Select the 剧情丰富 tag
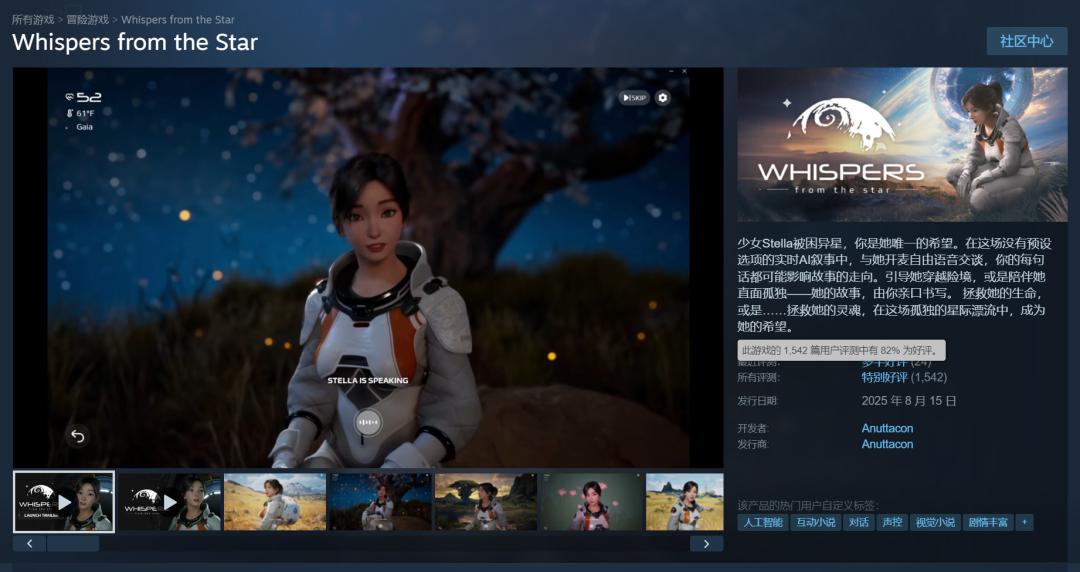 pyautogui.click(x=988, y=522)
